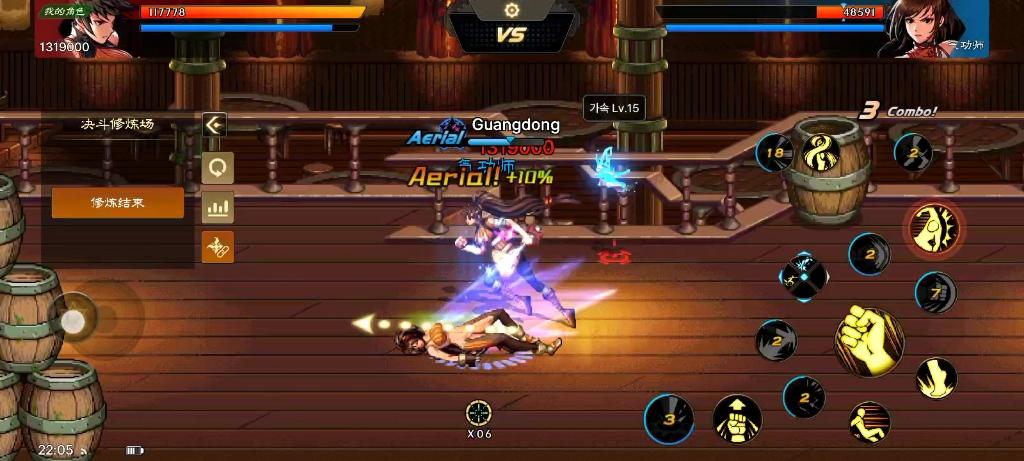Open the gear settings above VS
Image resolution: width=1024 pixels, height=461 pixels.
(x=512, y=10)
